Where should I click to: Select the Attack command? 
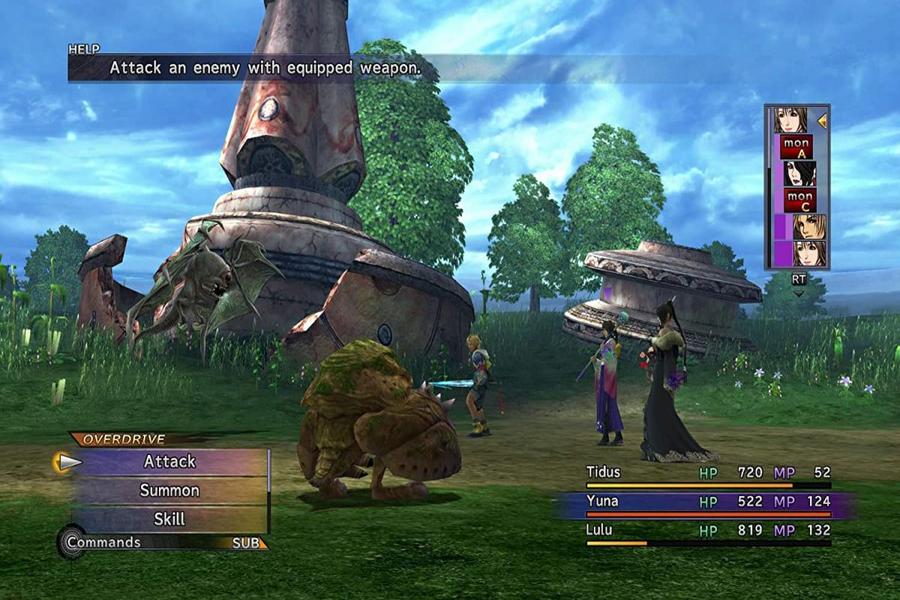[170, 462]
